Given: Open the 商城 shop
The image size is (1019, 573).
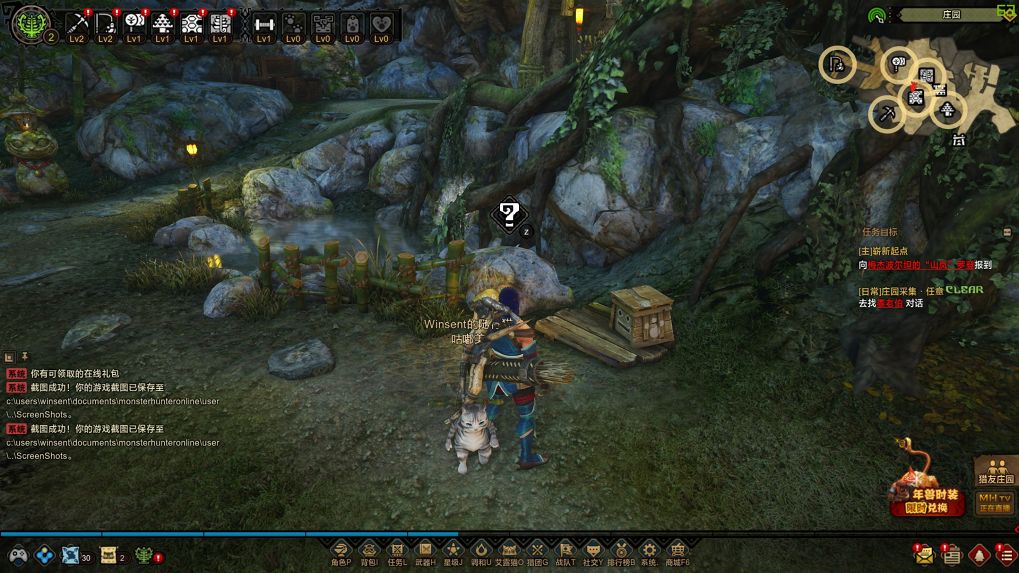Looking at the screenshot, I should point(678,552).
